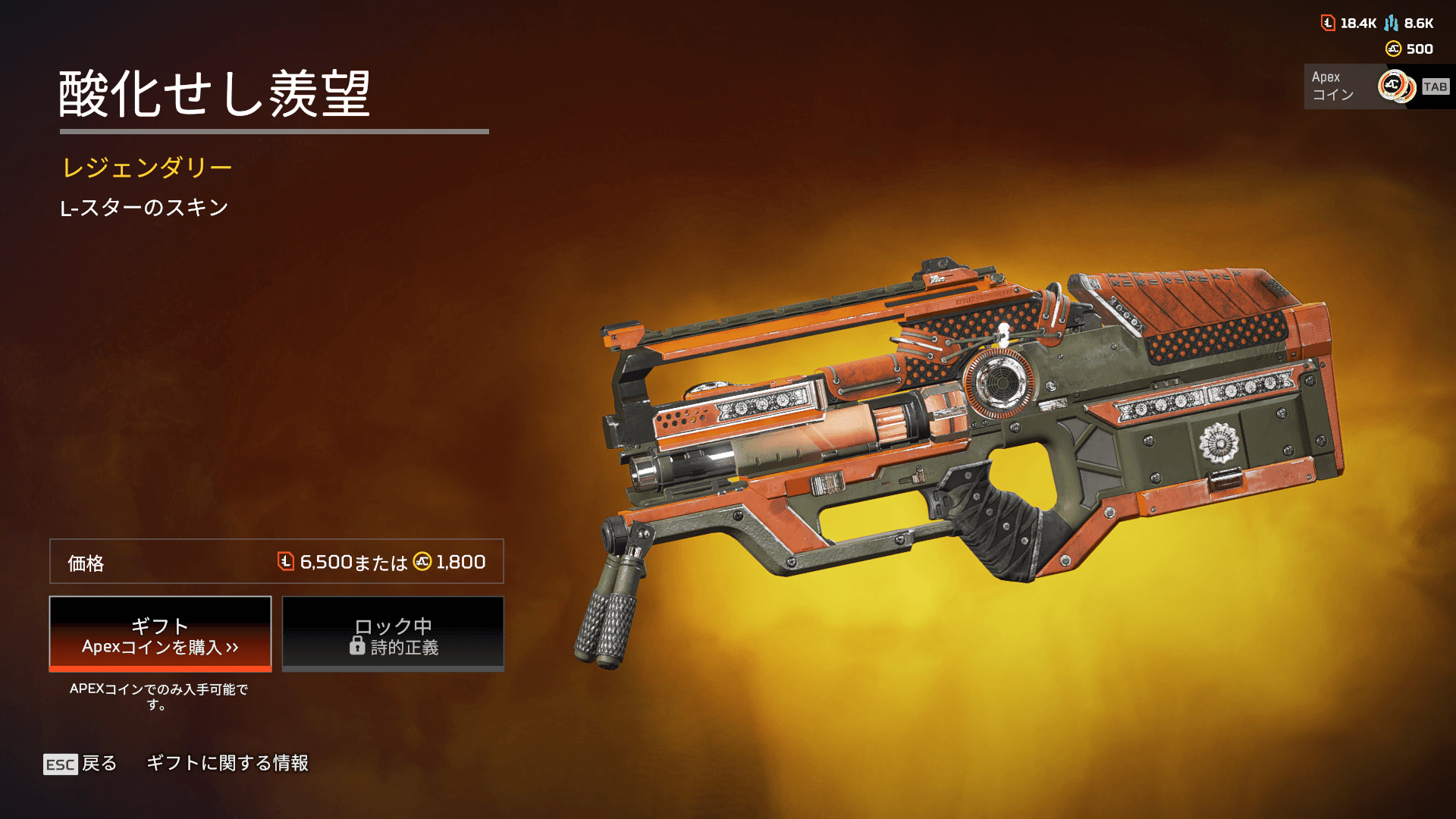Select the locked 詩的正義 skin button

[393, 635]
